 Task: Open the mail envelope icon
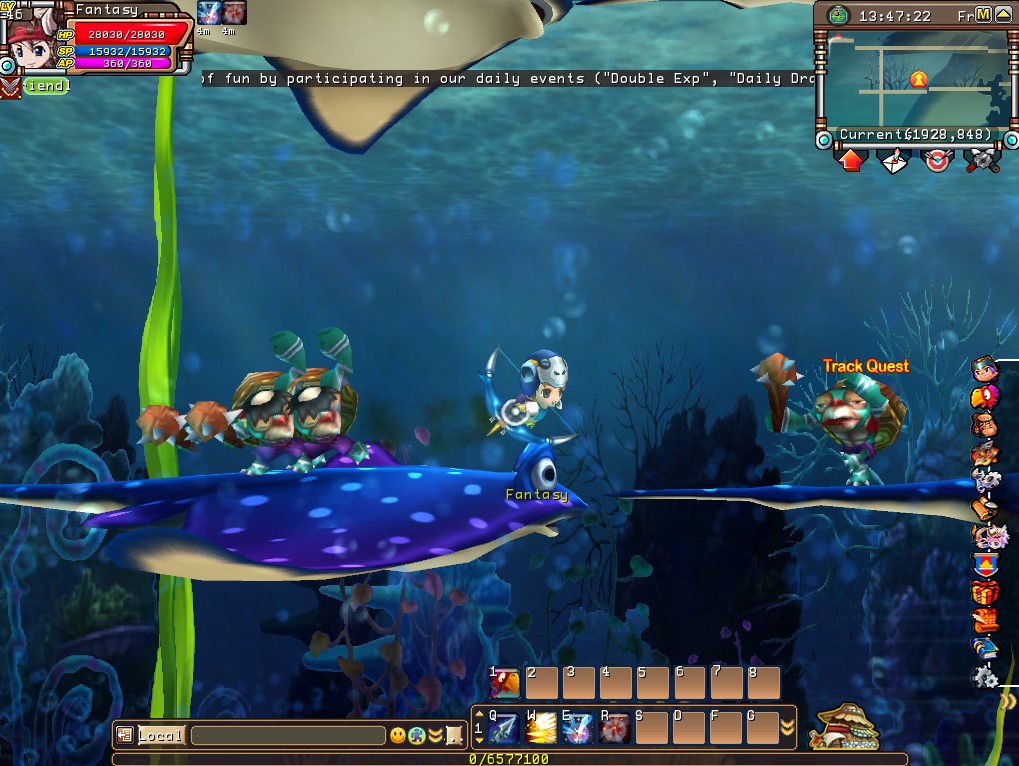[892, 160]
